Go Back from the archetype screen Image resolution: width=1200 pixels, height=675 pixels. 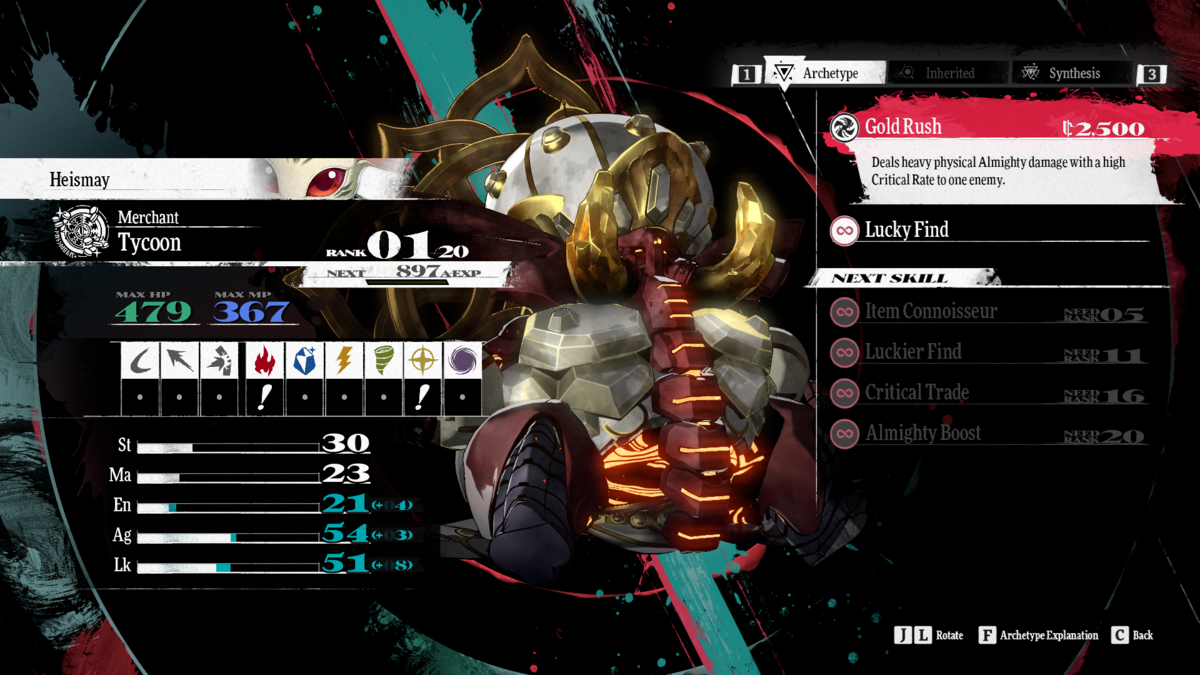pos(1132,635)
